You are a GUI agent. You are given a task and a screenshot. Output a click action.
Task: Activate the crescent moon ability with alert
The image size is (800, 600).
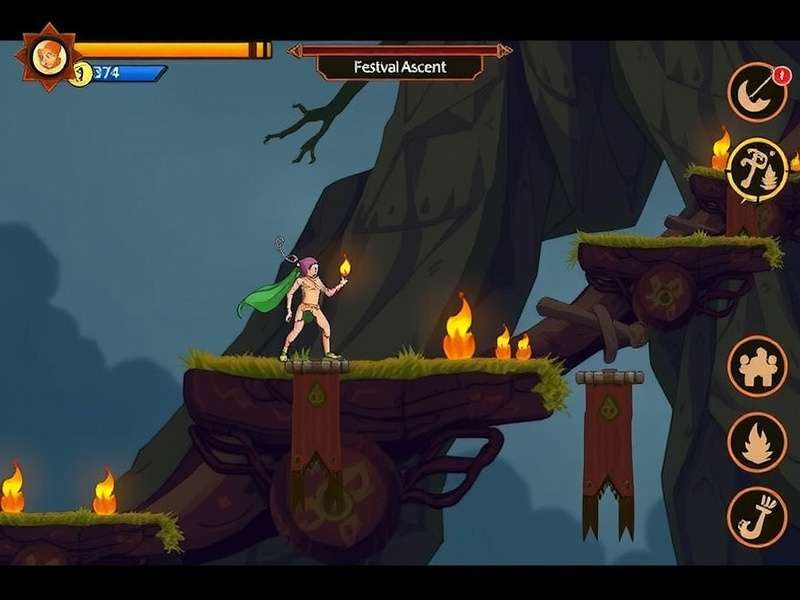[757, 93]
